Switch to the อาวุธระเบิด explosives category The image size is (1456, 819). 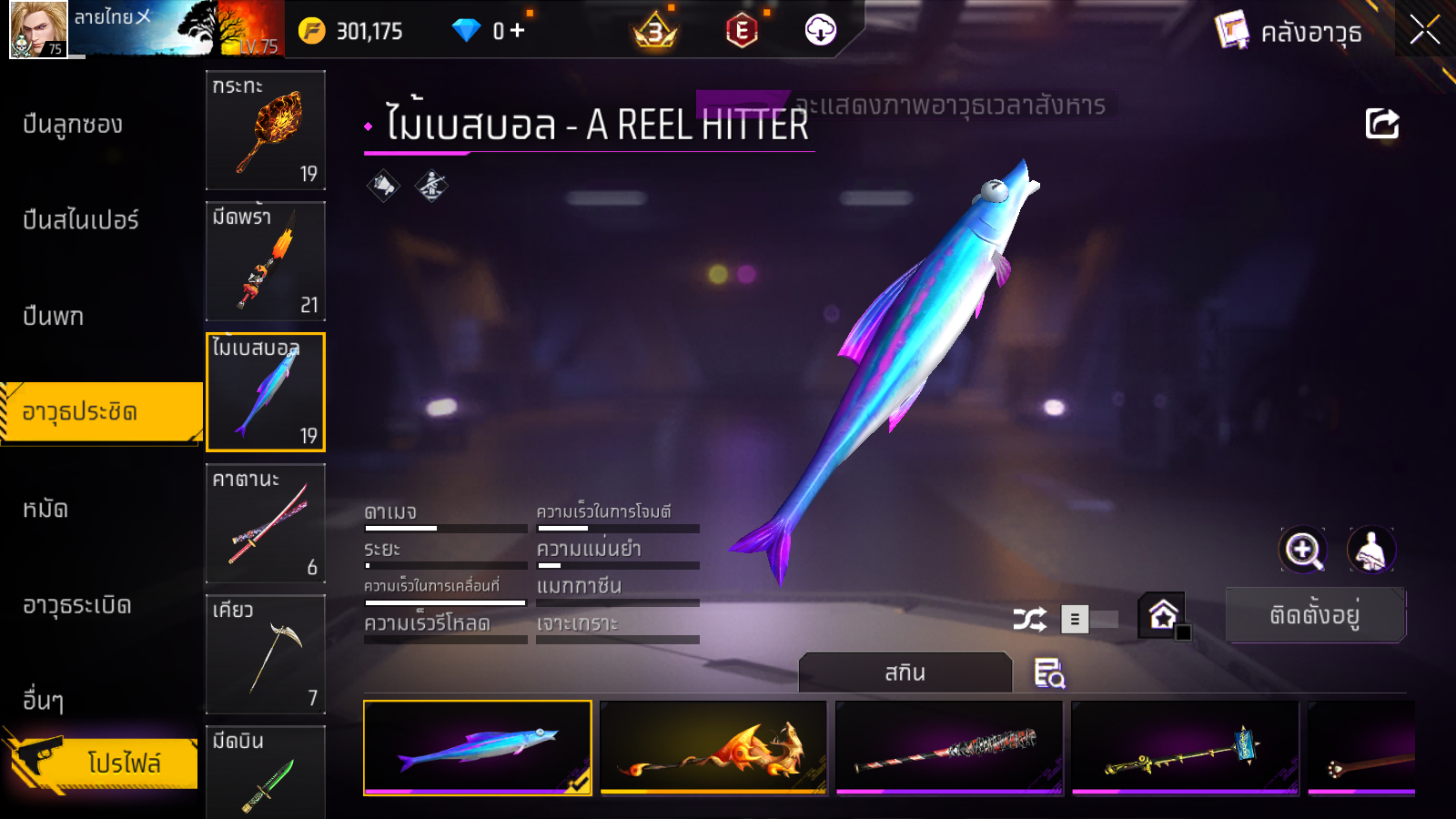pyautogui.click(x=77, y=605)
